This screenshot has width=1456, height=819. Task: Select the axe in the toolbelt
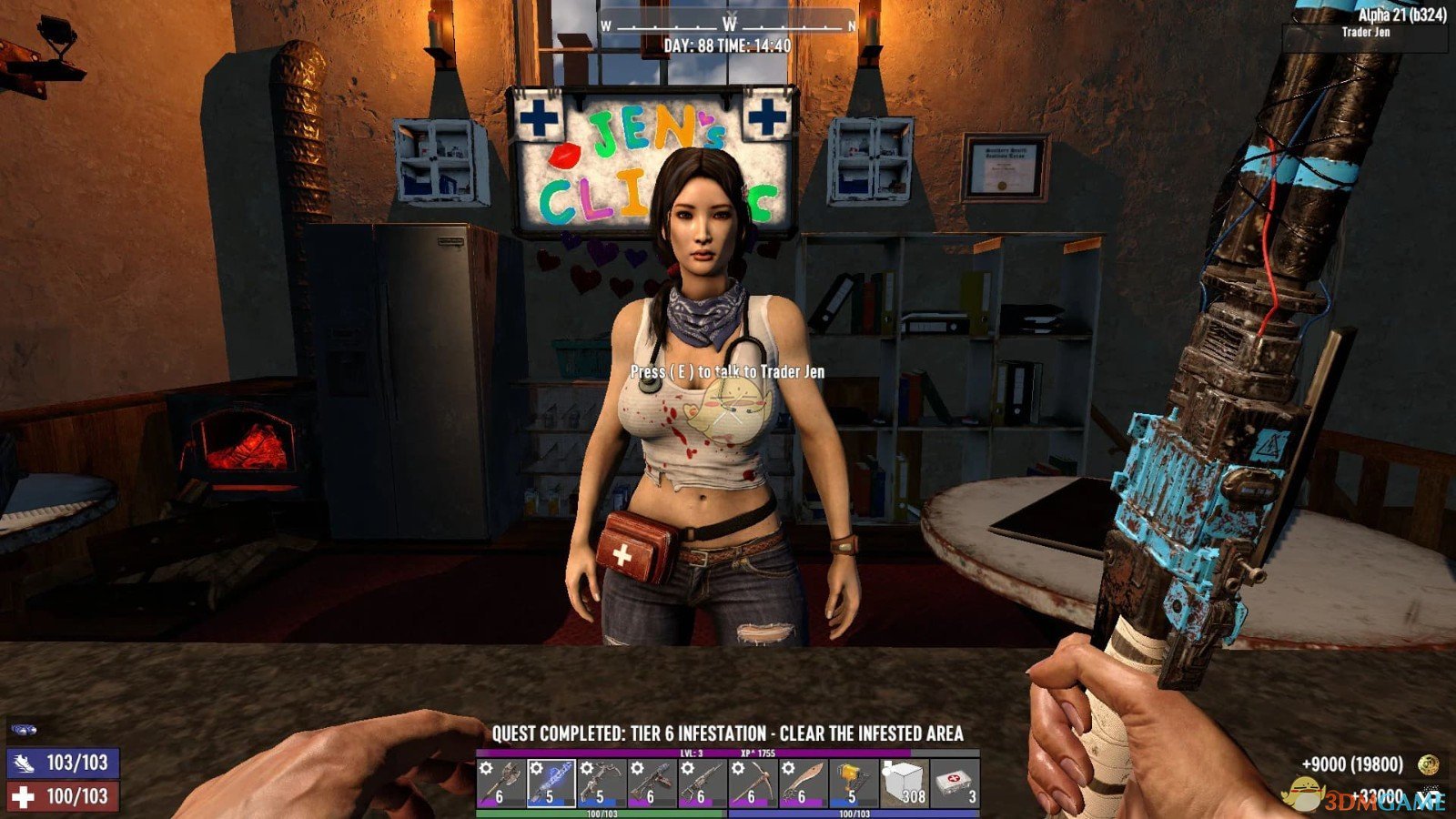(x=500, y=784)
